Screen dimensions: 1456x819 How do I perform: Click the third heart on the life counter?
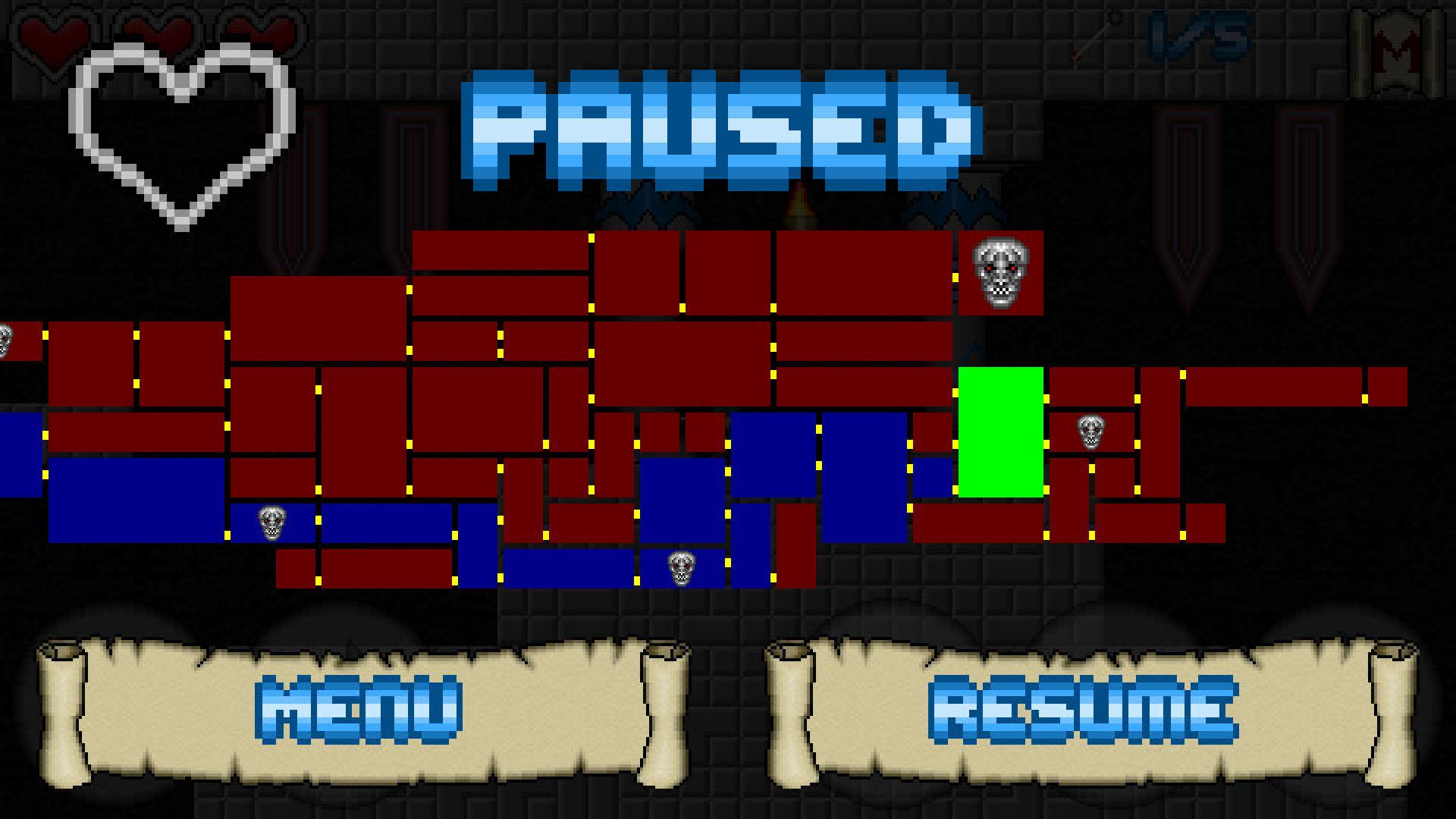(x=254, y=30)
